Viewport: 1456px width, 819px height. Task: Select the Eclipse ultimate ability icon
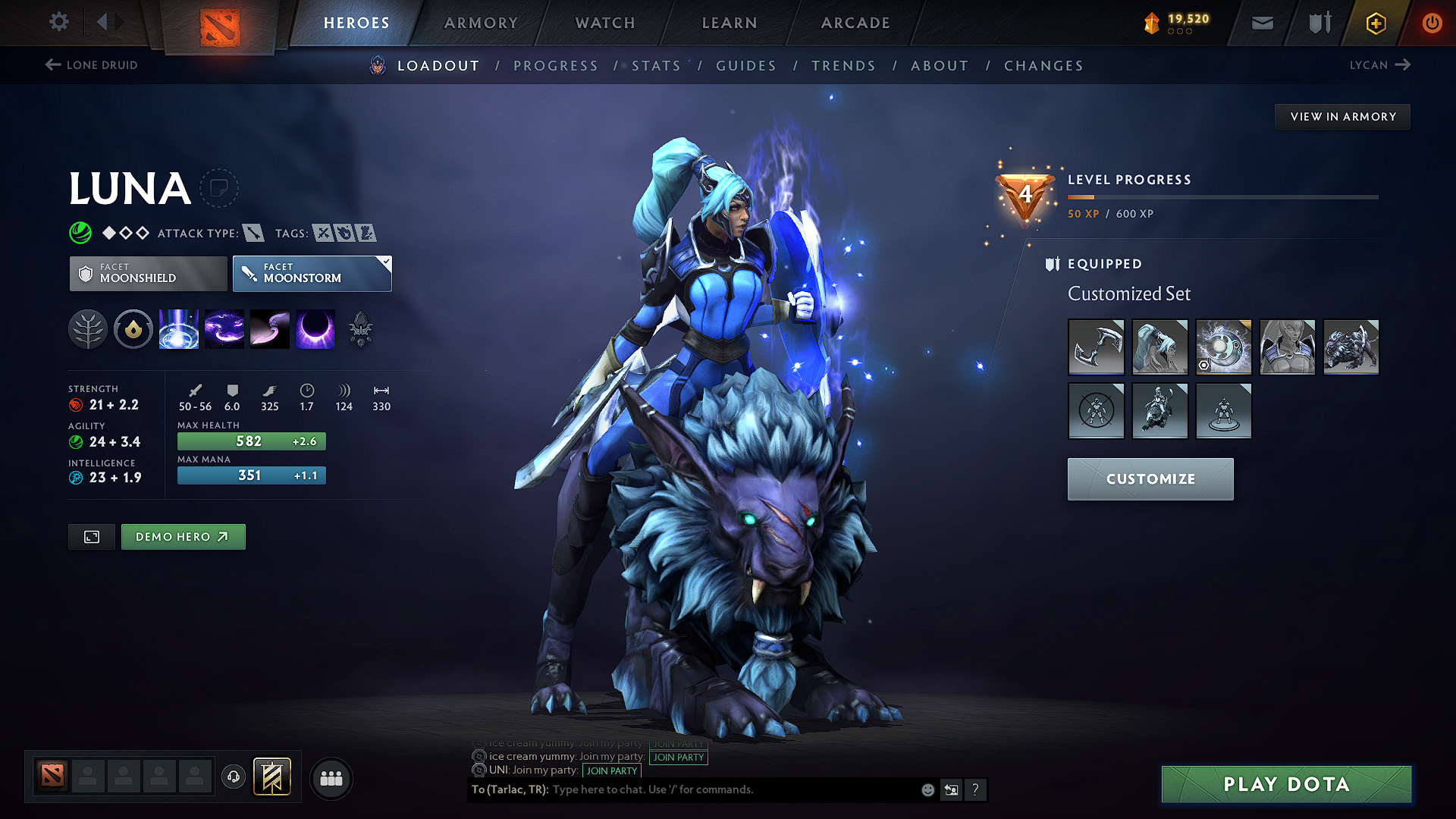[x=315, y=329]
